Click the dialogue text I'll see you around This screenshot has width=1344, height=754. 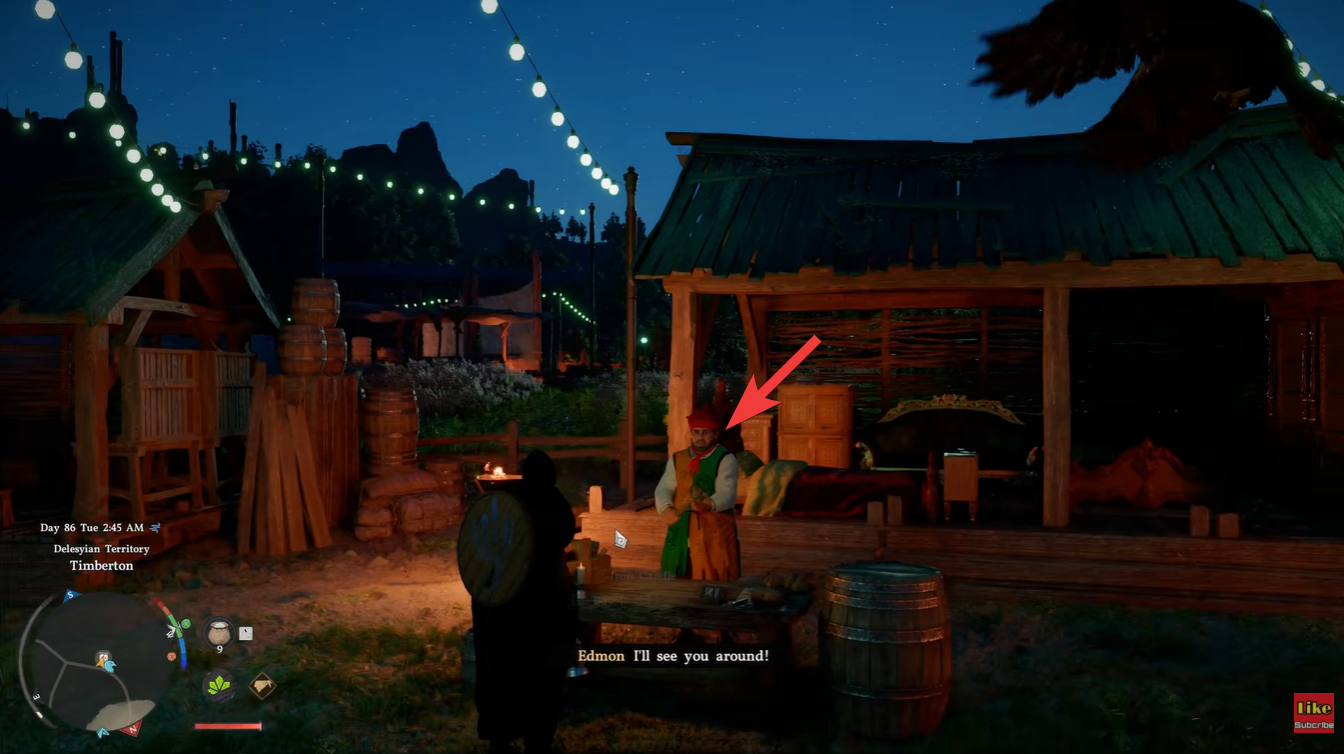pos(700,656)
